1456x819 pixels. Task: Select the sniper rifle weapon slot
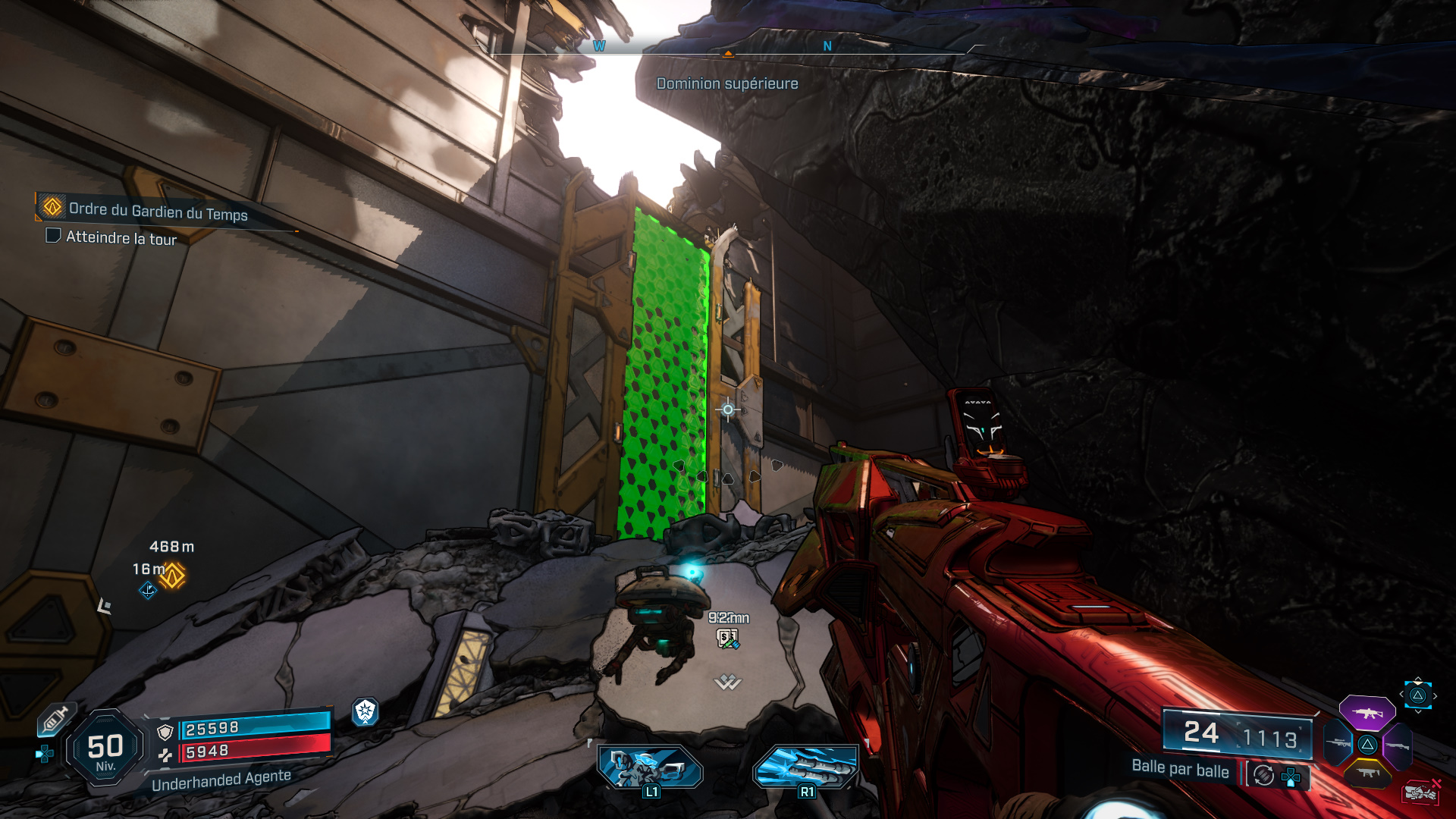click(x=1338, y=744)
